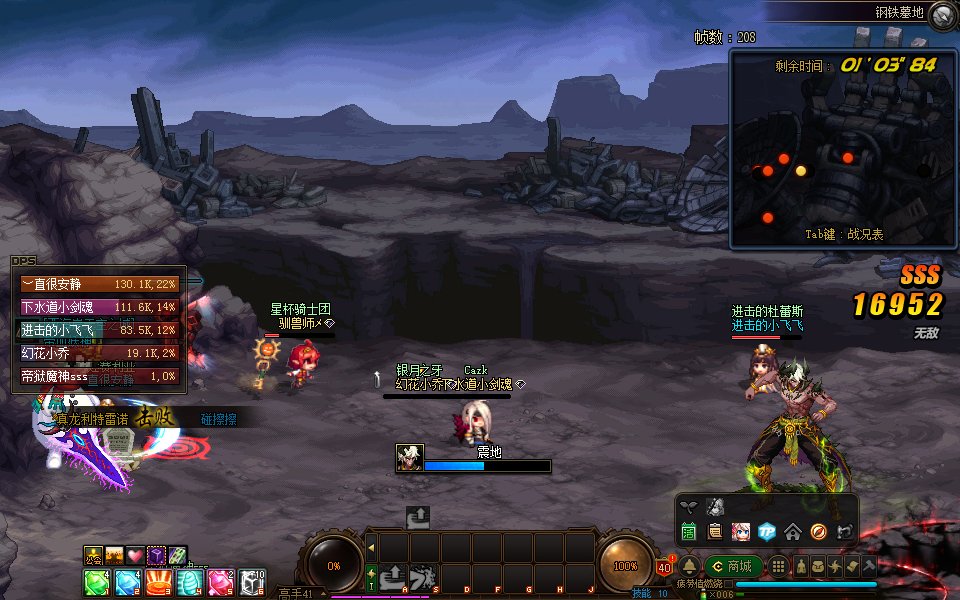This screenshot has width=960, height=600.
Task: Use the pink potion in slot 5
Action: [x=220, y=582]
